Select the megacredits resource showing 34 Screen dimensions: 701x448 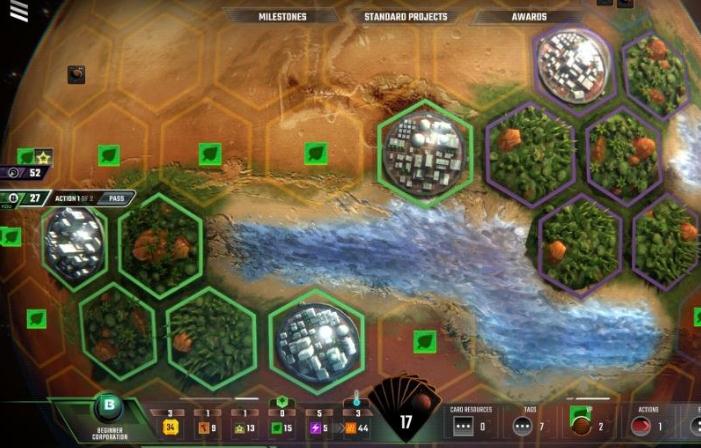click(171, 427)
